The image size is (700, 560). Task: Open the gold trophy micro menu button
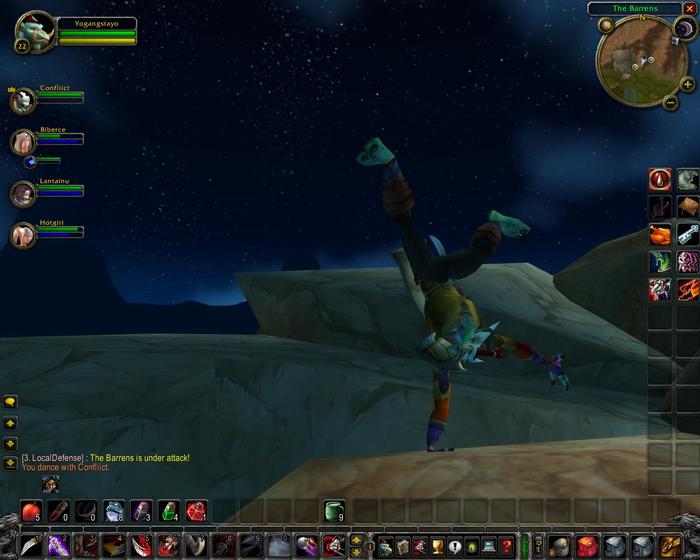coord(437,546)
